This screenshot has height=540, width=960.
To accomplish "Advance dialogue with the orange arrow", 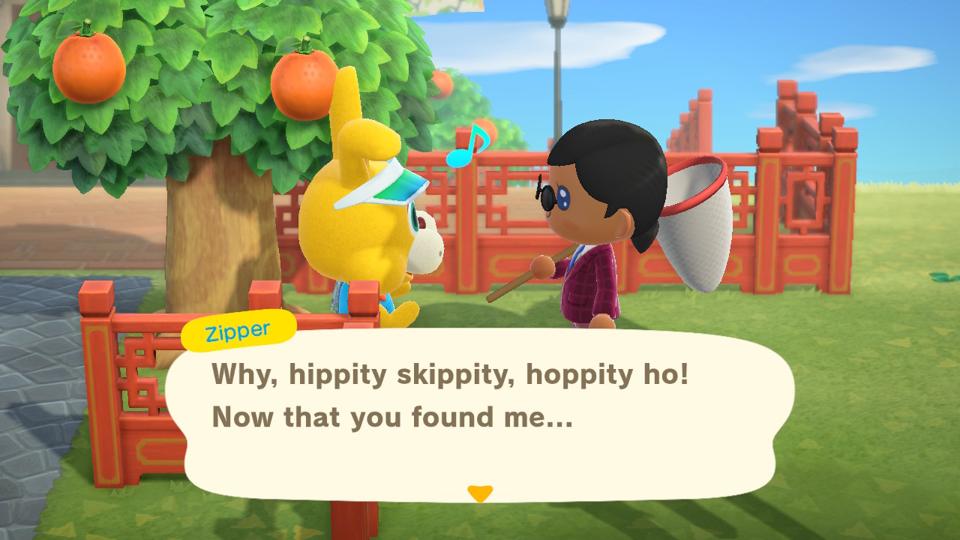I will coord(480,492).
